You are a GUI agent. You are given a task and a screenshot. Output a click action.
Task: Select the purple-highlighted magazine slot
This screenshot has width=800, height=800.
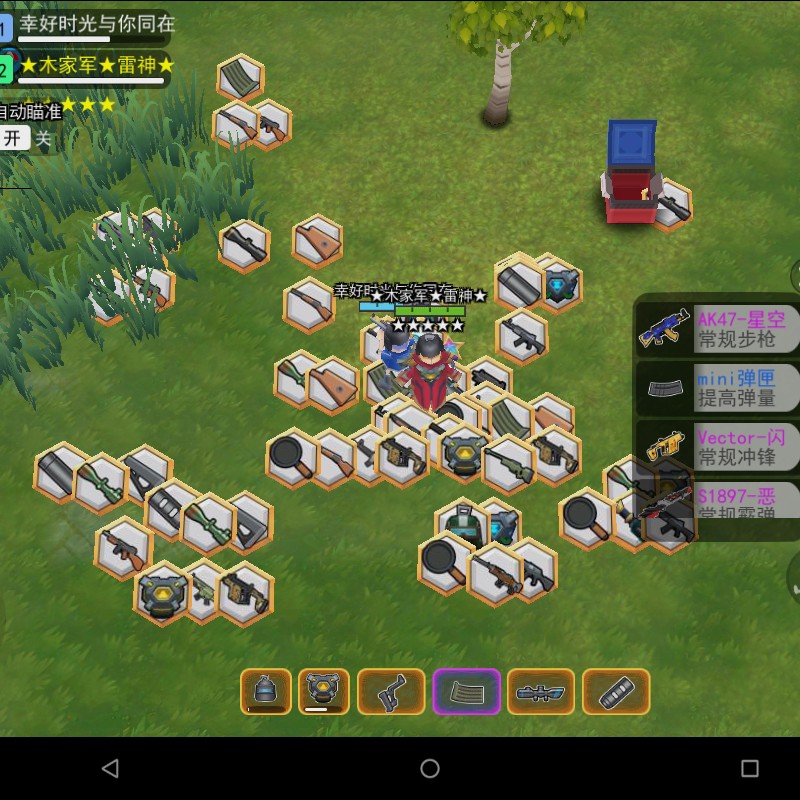[466, 691]
